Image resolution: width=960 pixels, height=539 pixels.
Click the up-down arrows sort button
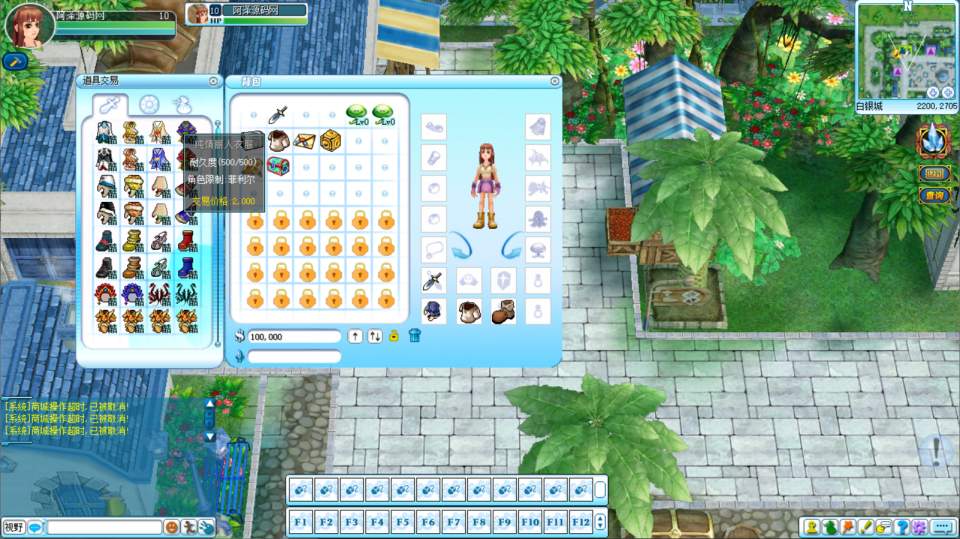(375, 336)
